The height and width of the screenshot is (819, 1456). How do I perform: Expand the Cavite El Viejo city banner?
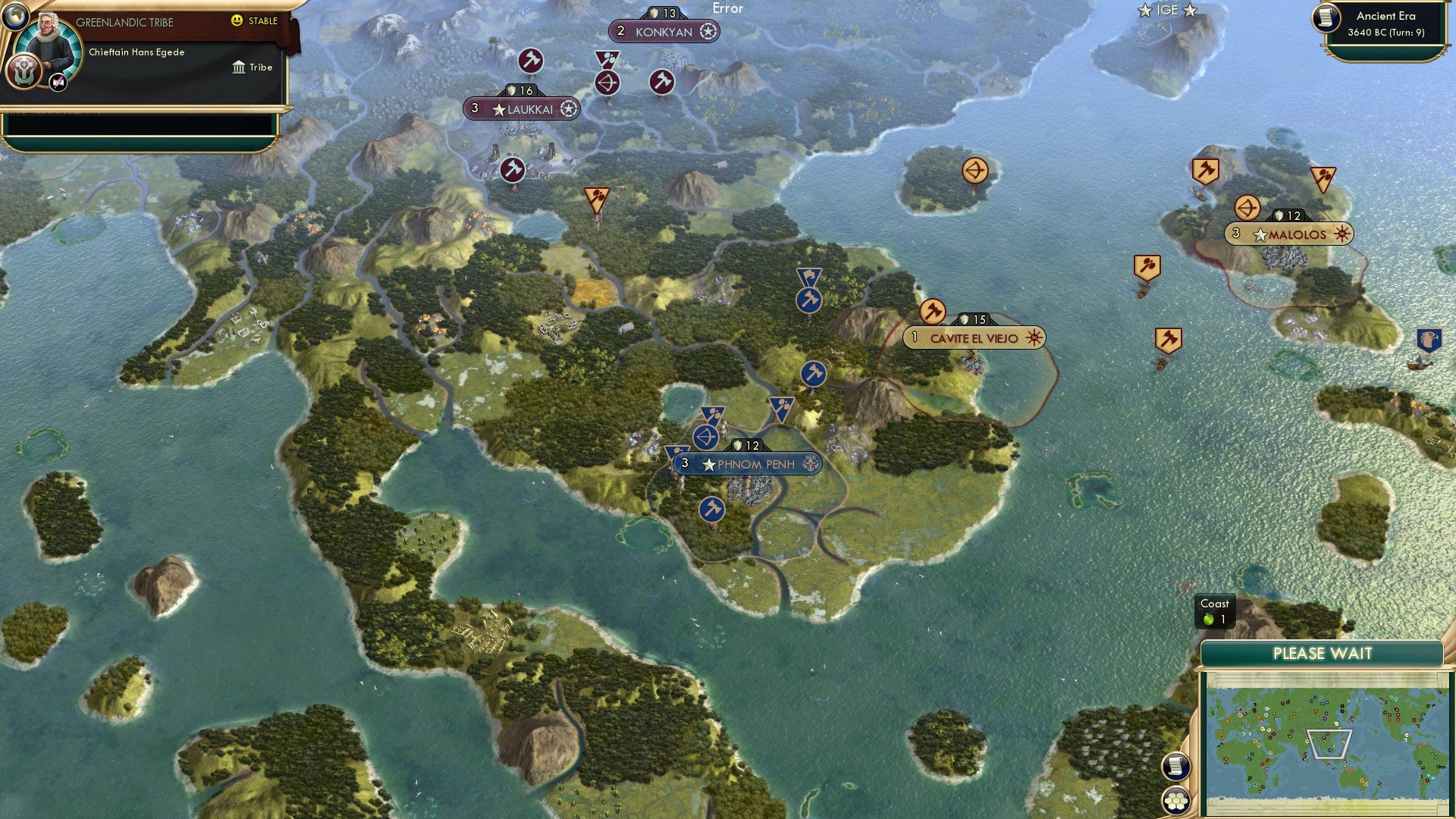[973, 338]
